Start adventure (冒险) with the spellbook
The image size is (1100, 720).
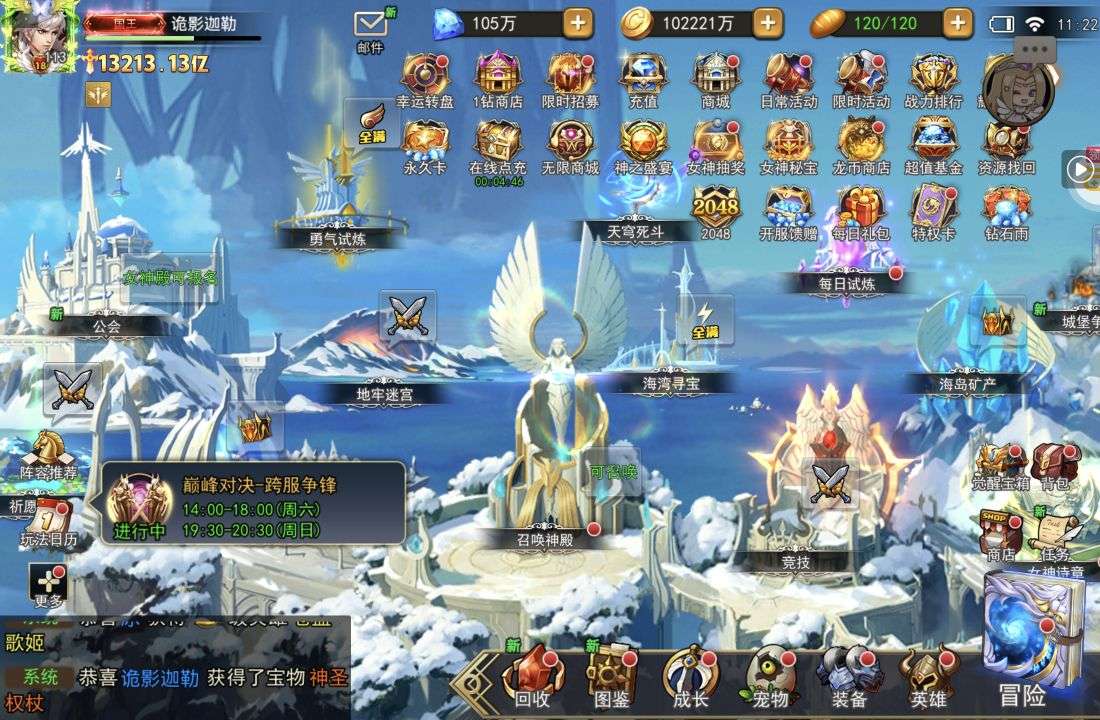(1030, 640)
